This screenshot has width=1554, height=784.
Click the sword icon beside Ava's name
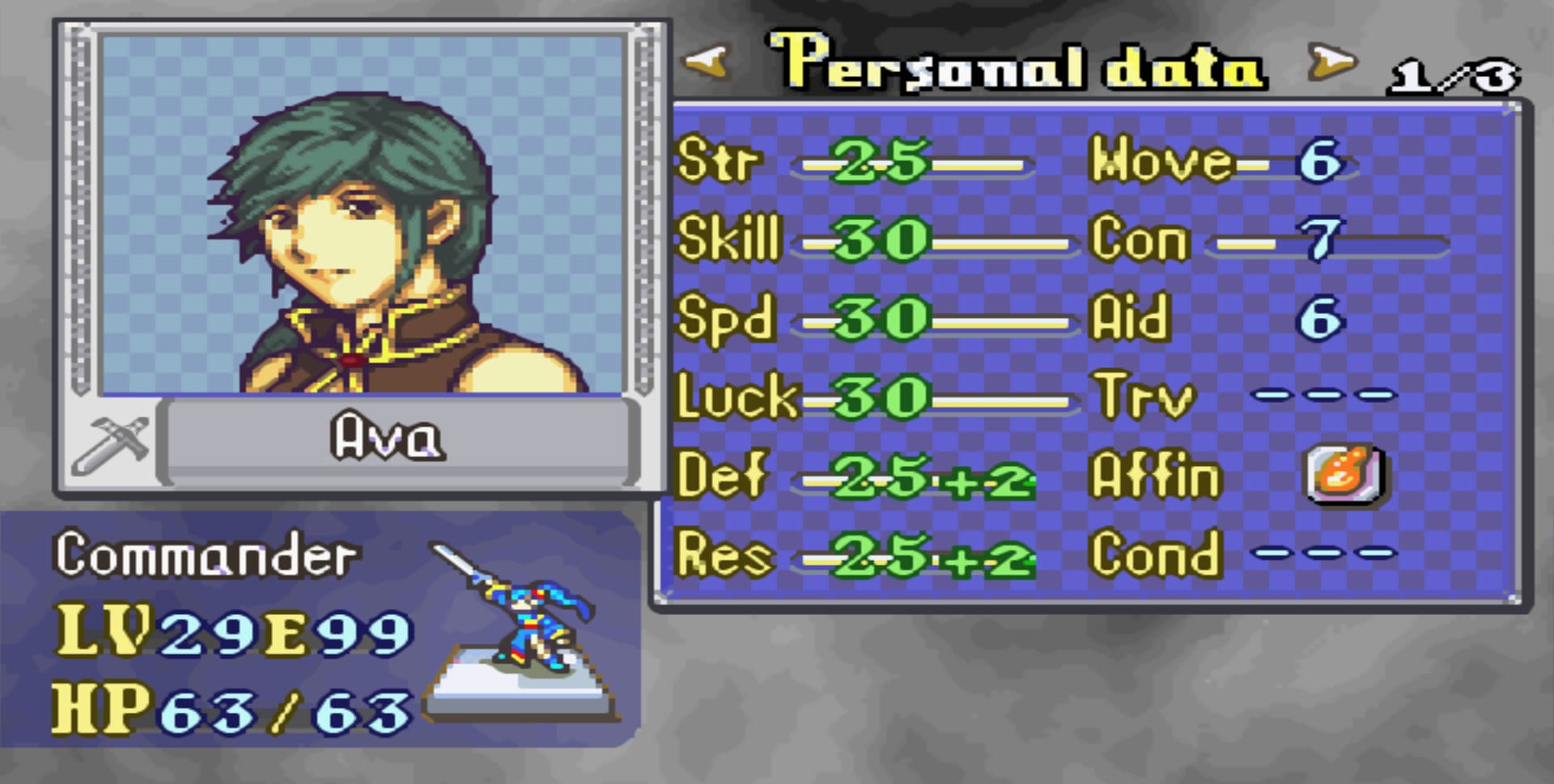[x=110, y=444]
